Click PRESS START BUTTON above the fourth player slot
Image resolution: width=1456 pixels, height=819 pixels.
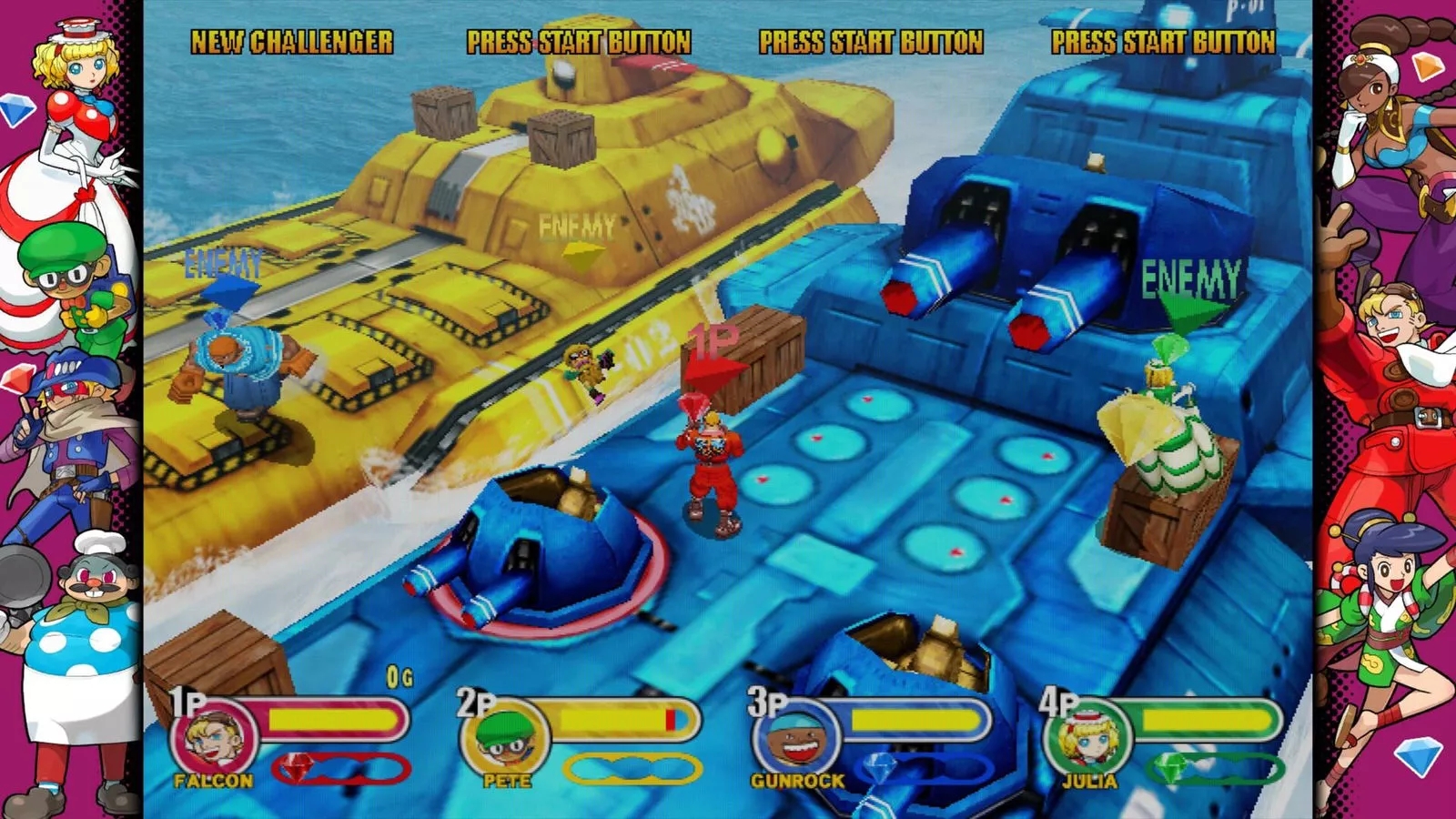click(x=1165, y=40)
